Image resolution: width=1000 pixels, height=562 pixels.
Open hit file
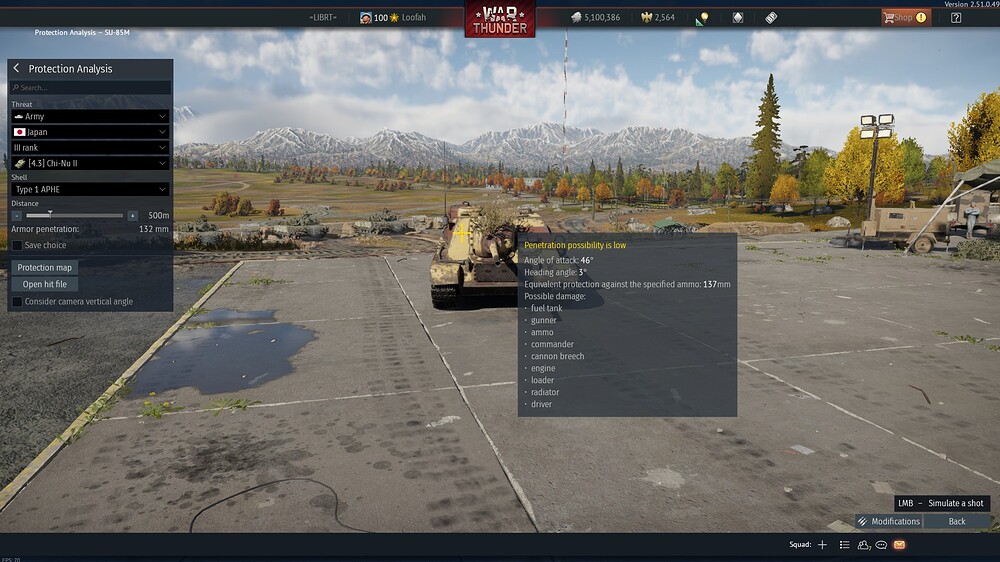coord(44,284)
